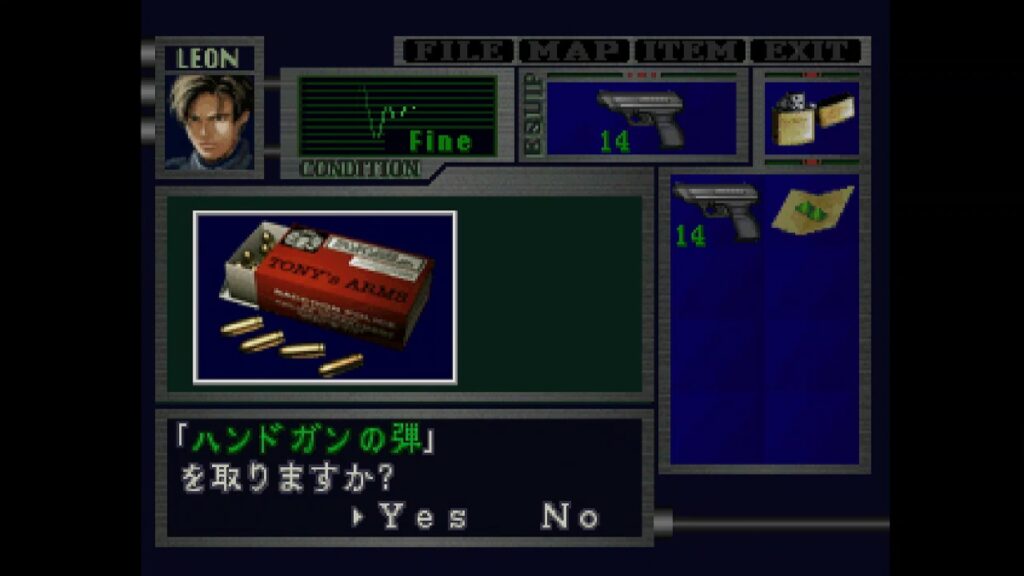This screenshot has height=576, width=1024.
Task: Switch to the MAP tab
Action: pyautogui.click(x=578, y=51)
